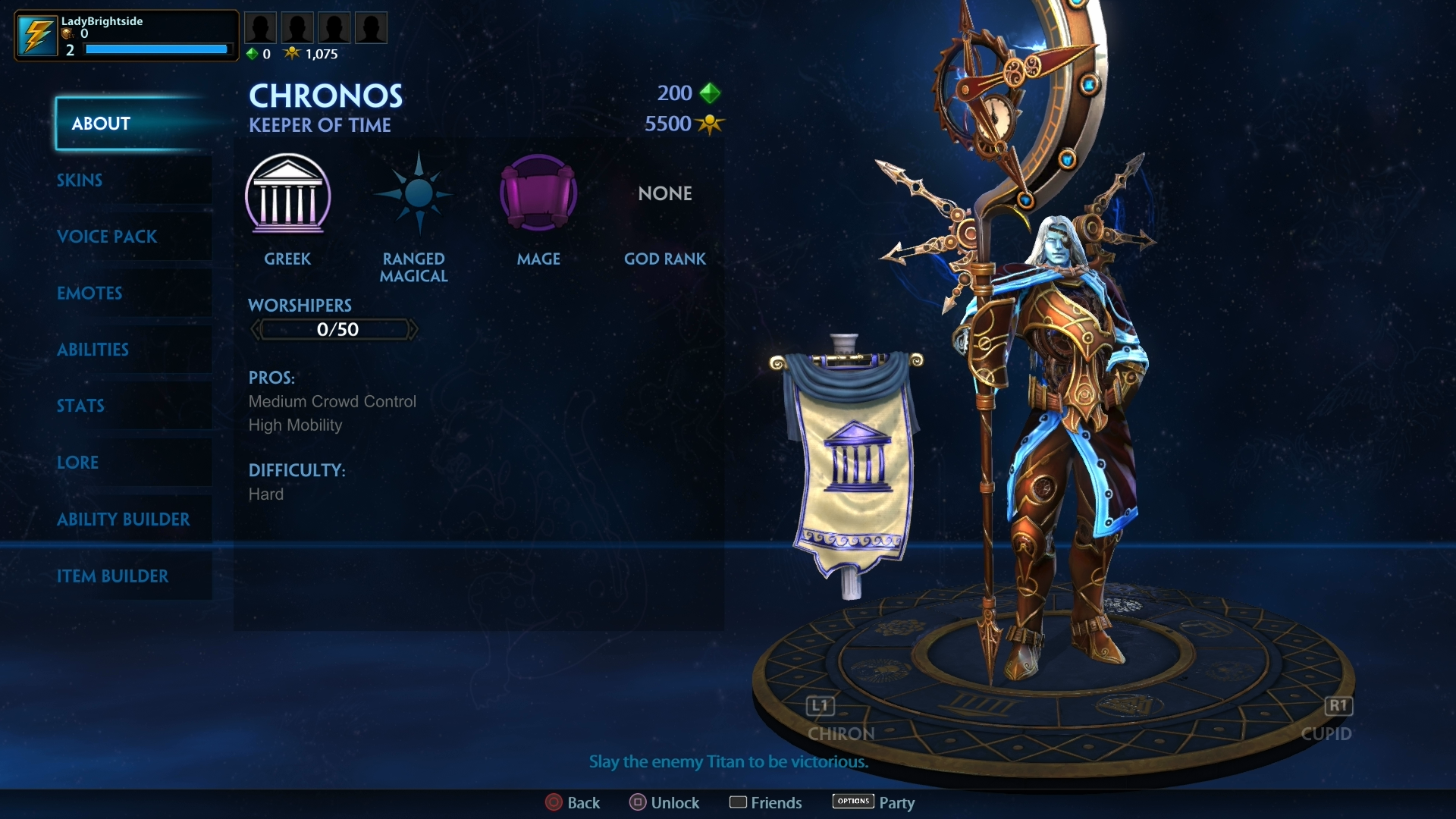Click an empty party member slot

tap(260, 27)
